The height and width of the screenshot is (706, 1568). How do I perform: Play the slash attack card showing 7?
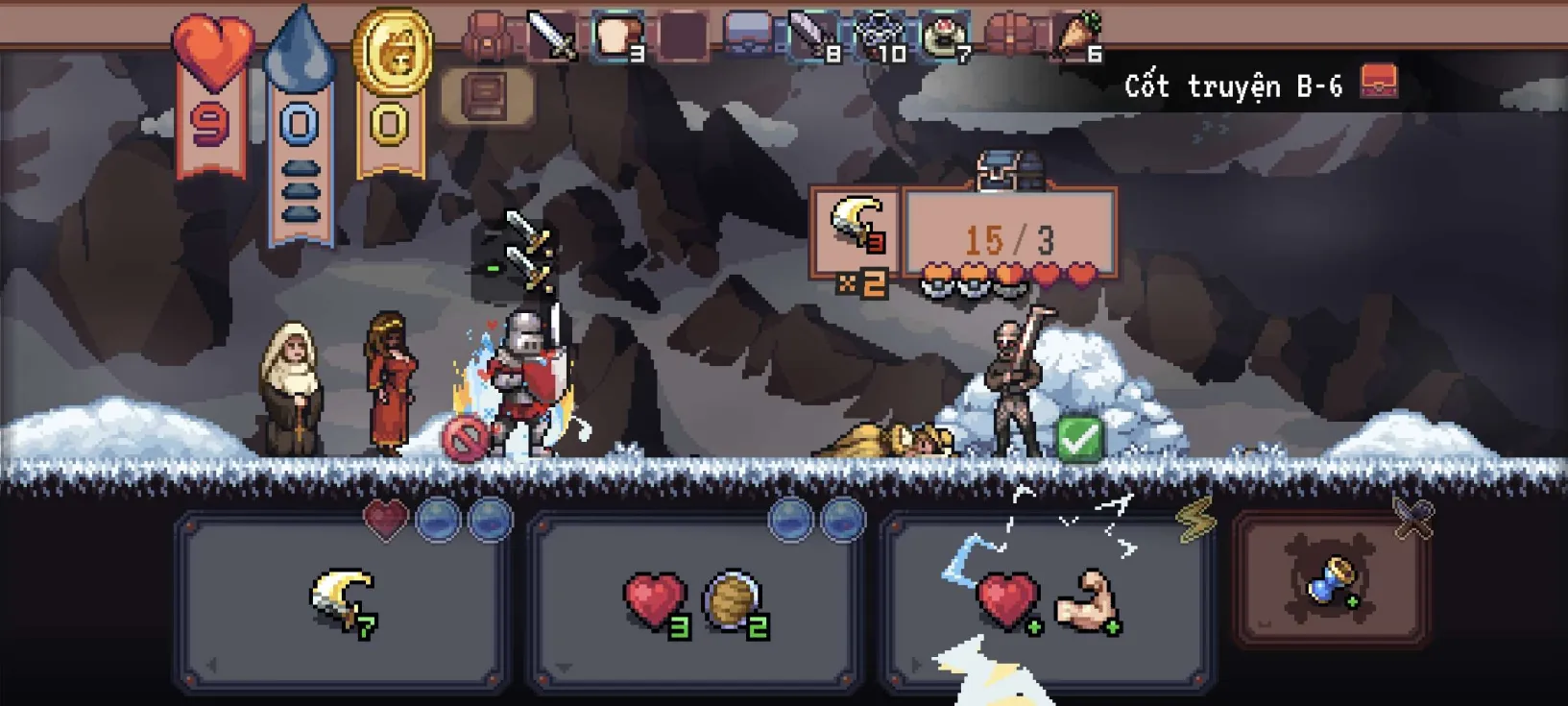(x=342, y=601)
